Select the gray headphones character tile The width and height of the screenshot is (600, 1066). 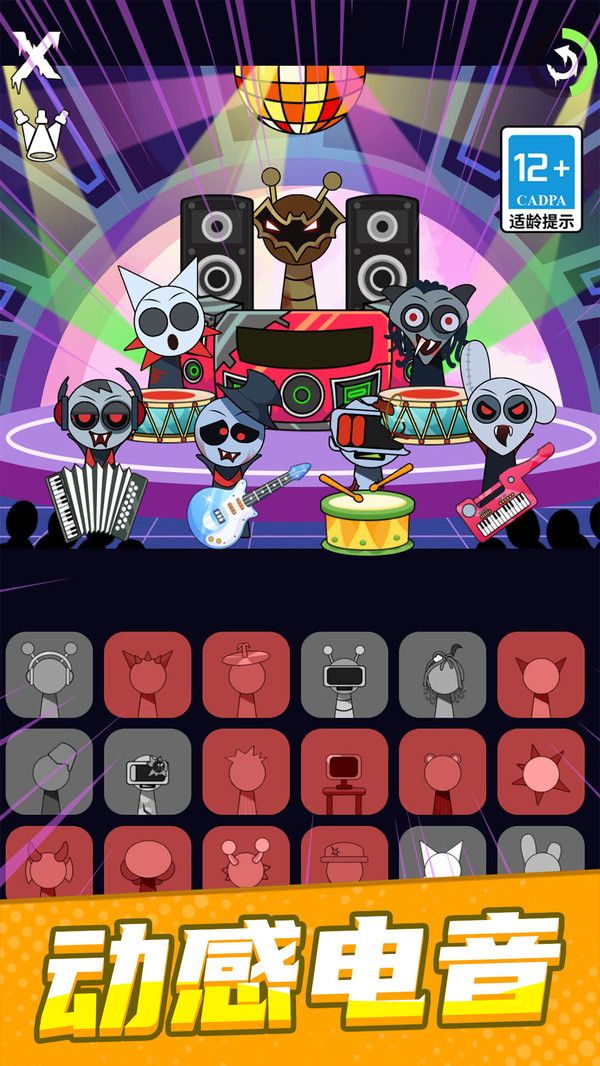(x=49, y=674)
